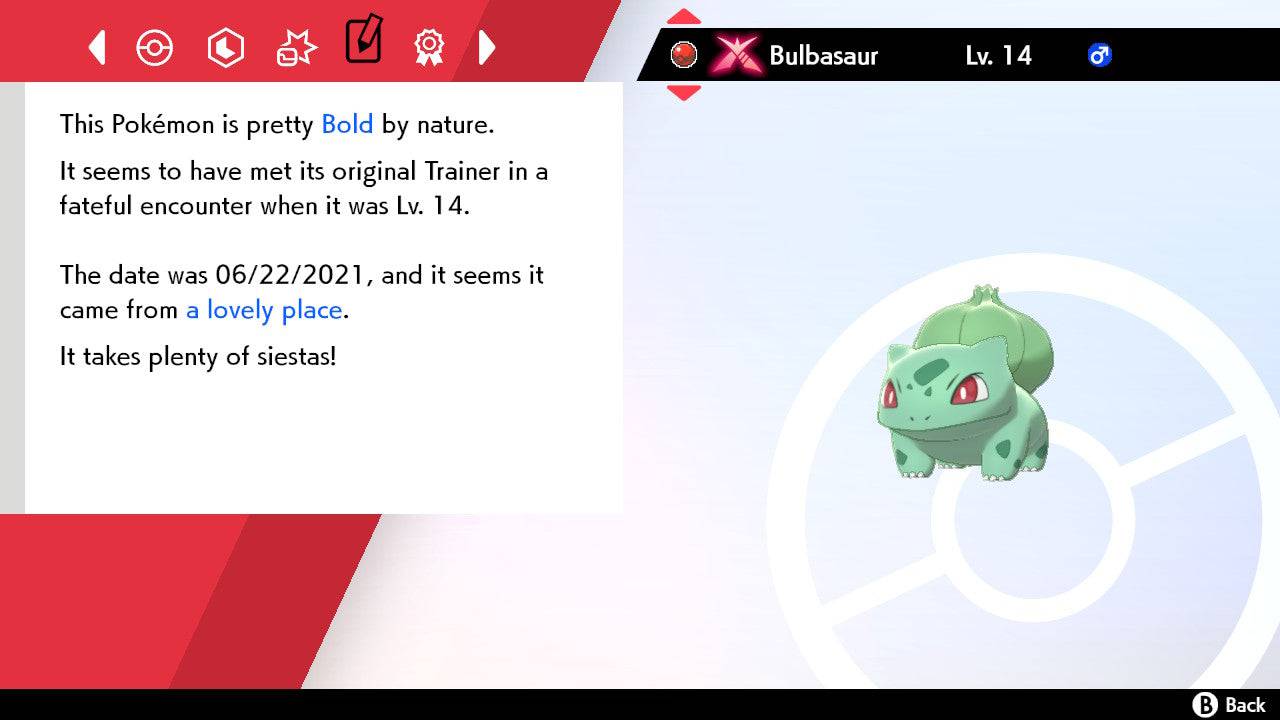View the stats page via the hexagon icon
This screenshot has width=1280, height=720.
point(225,47)
